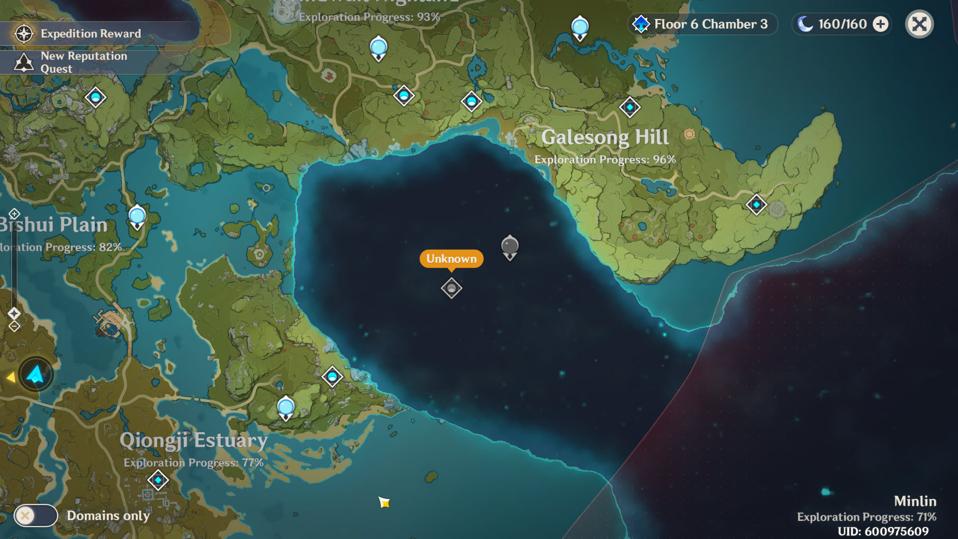Select the domain marker below Qiongji Estuary
958x539 pixels.
click(157, 481)
